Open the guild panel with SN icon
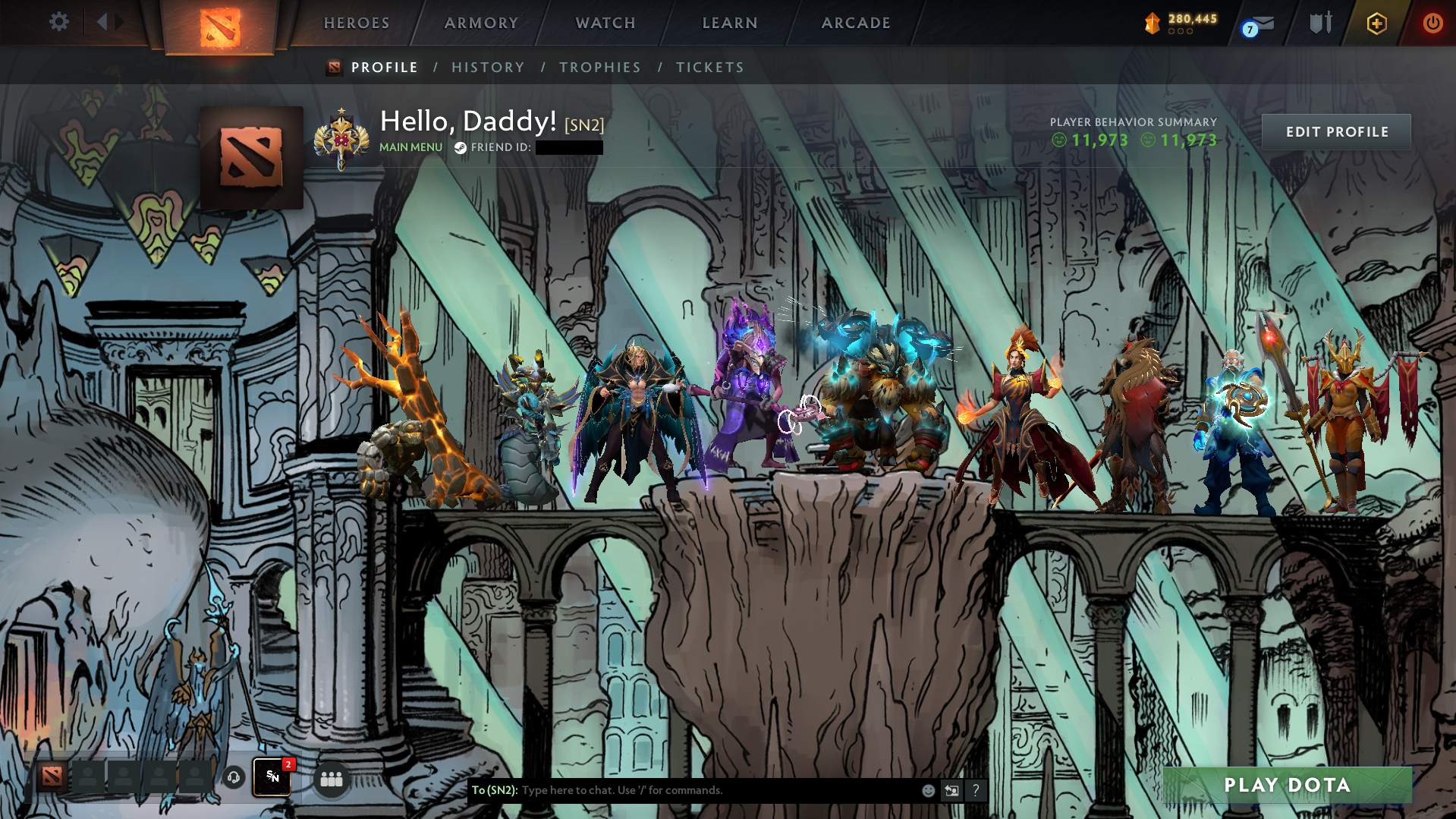This screenshot has width=1456, height=819. (272, 777)
